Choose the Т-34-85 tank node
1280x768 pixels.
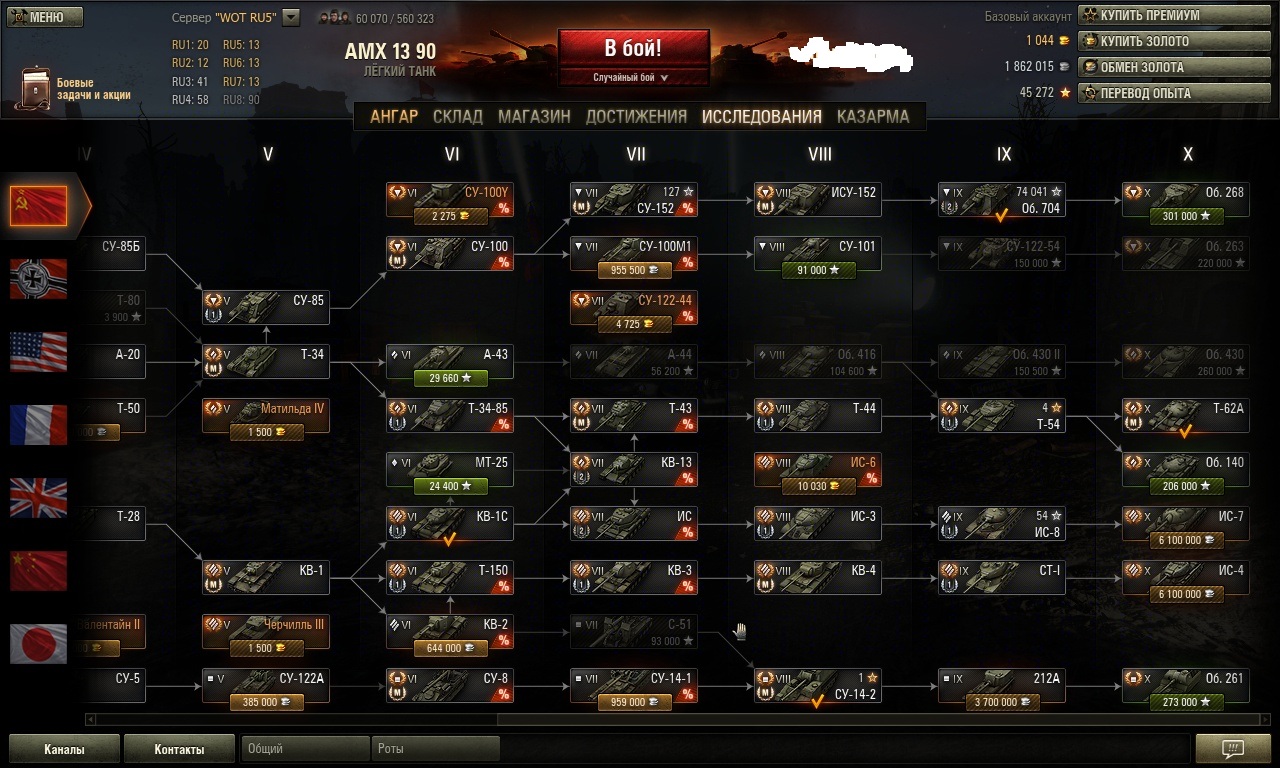tap(449, 415)
